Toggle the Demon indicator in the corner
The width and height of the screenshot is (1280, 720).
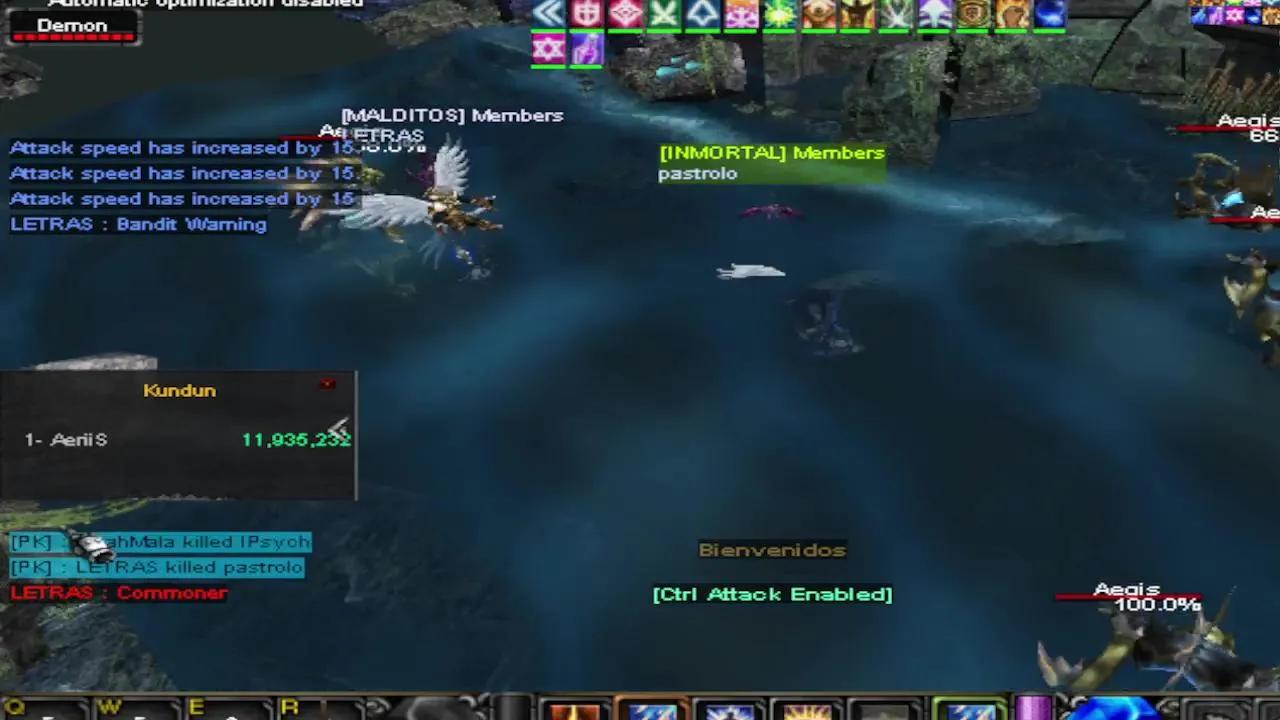point(73,26)
